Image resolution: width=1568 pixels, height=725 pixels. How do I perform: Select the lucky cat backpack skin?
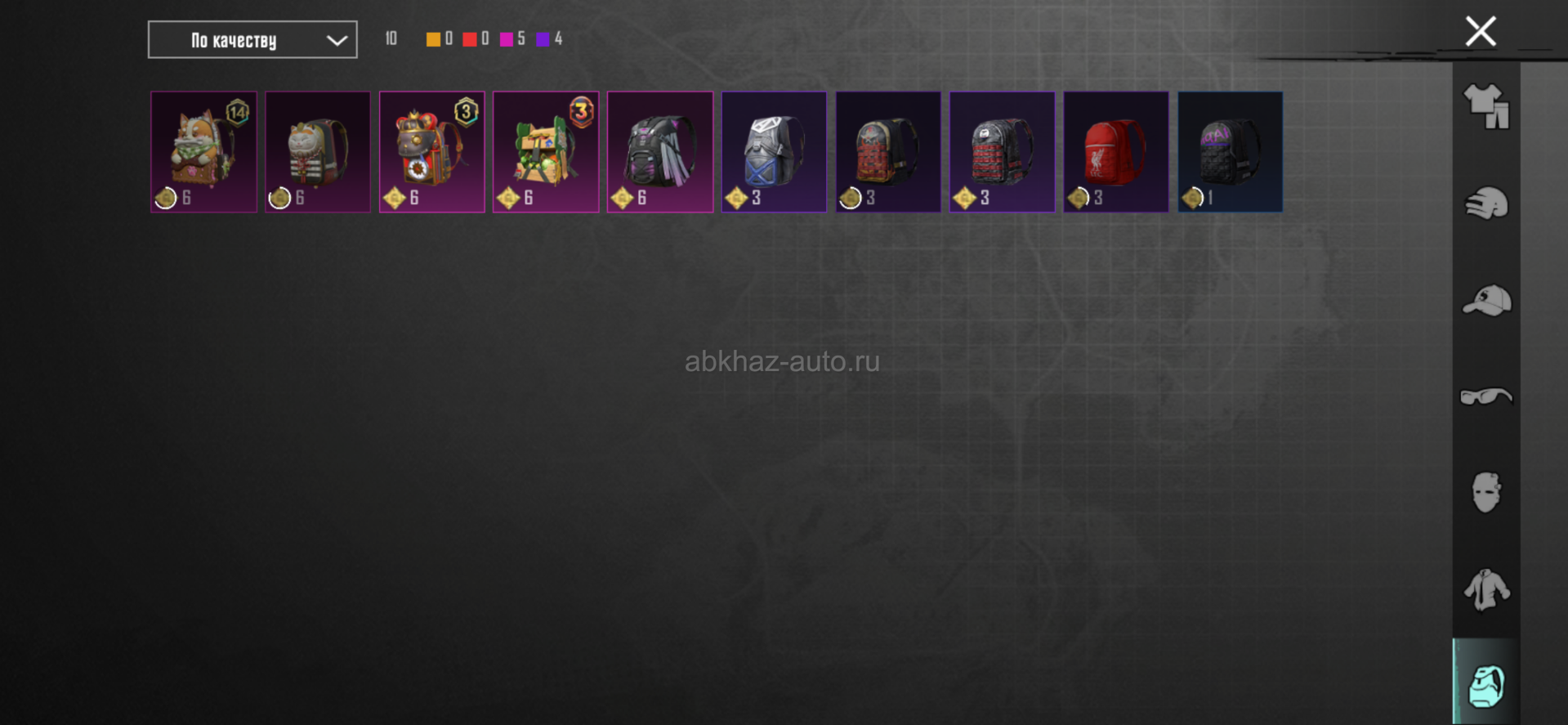click(318, 152)
